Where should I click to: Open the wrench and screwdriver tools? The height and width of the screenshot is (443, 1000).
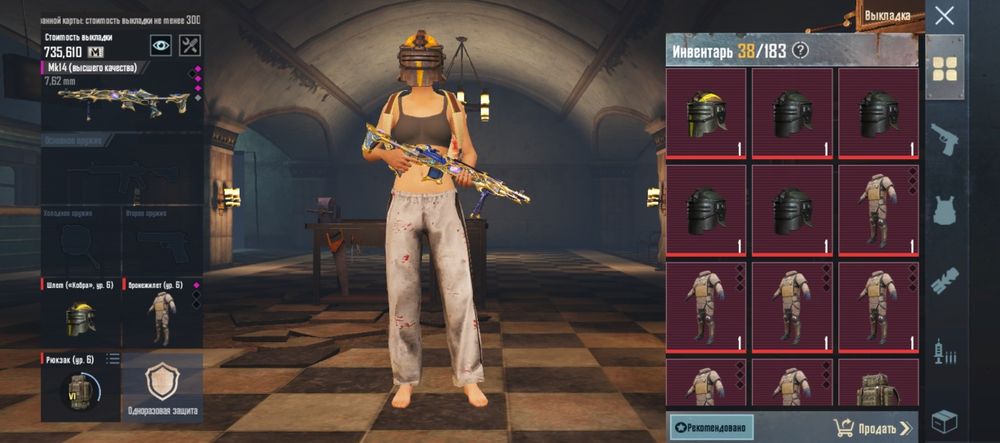point(189,45)
